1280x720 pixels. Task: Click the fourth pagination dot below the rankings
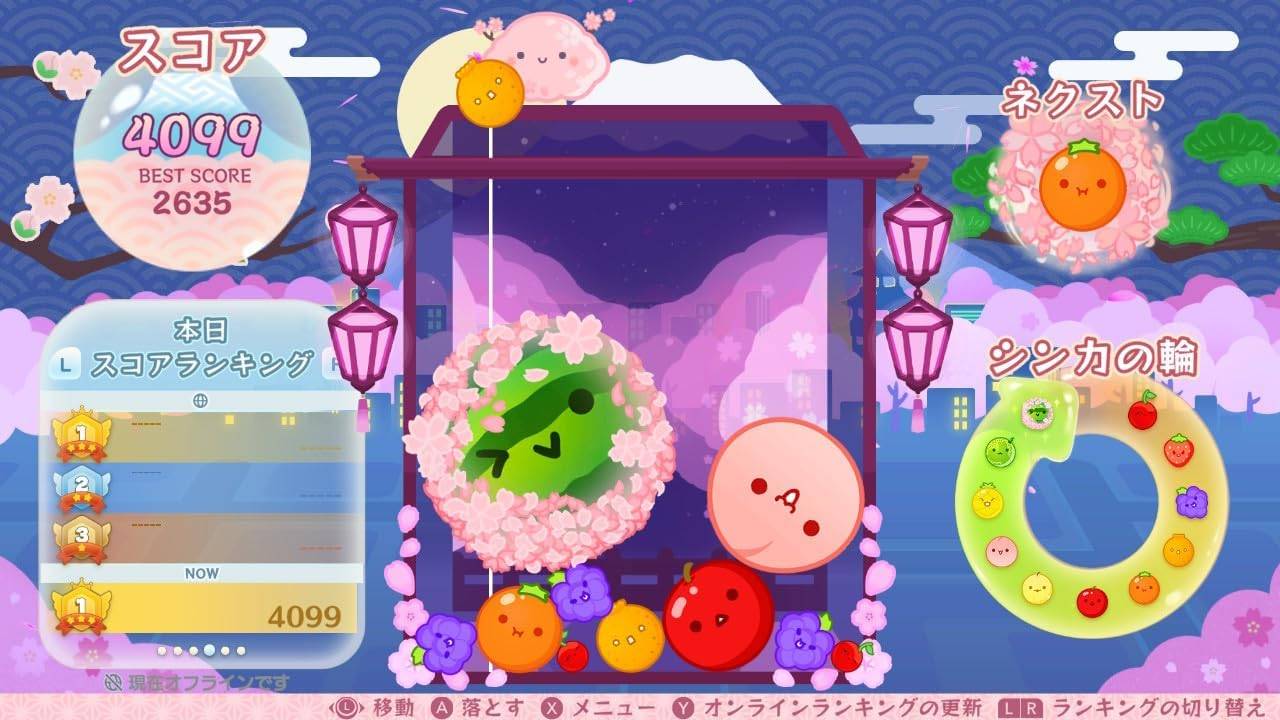(x=209, y=651)
